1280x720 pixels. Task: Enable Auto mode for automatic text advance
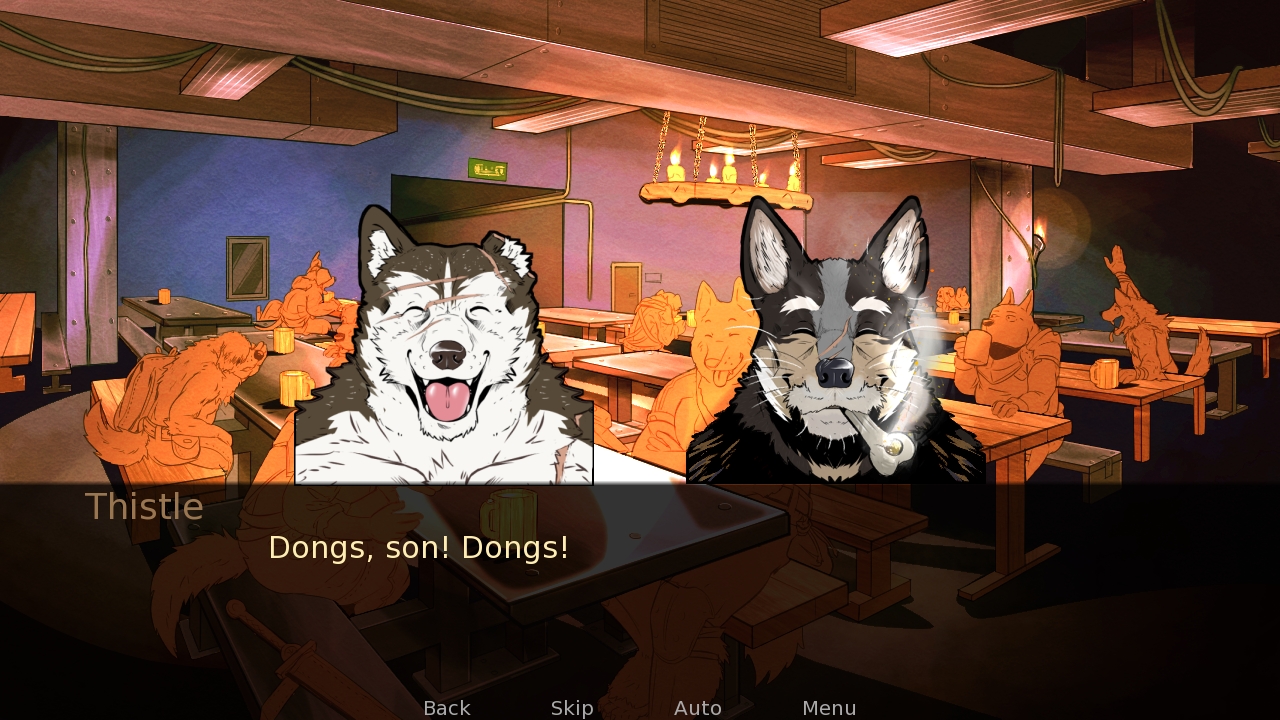(698, 707)
